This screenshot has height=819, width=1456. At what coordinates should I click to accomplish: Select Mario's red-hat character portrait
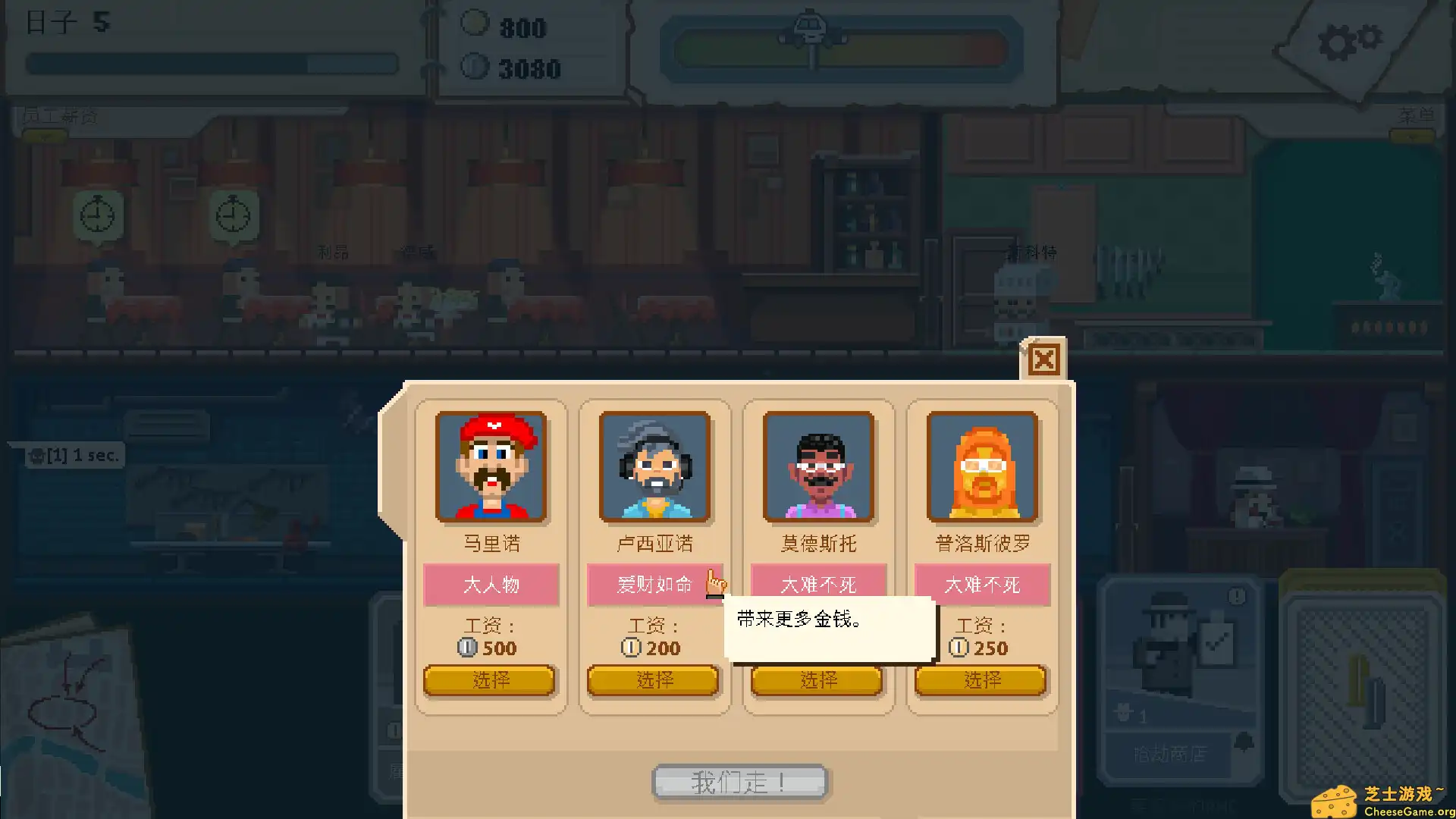pos(491,466)
